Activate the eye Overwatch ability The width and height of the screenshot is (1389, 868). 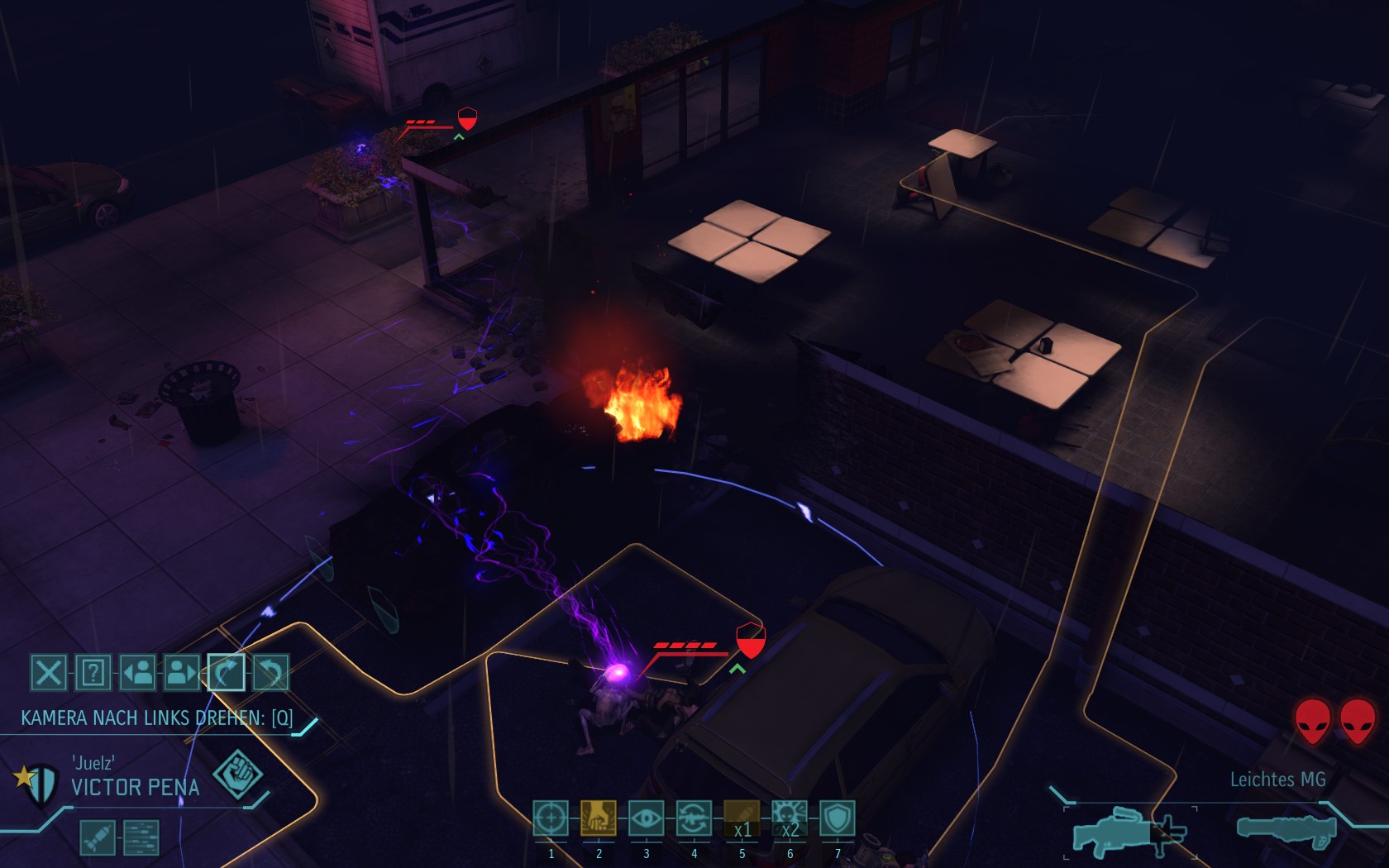click(x=646, y=818)
